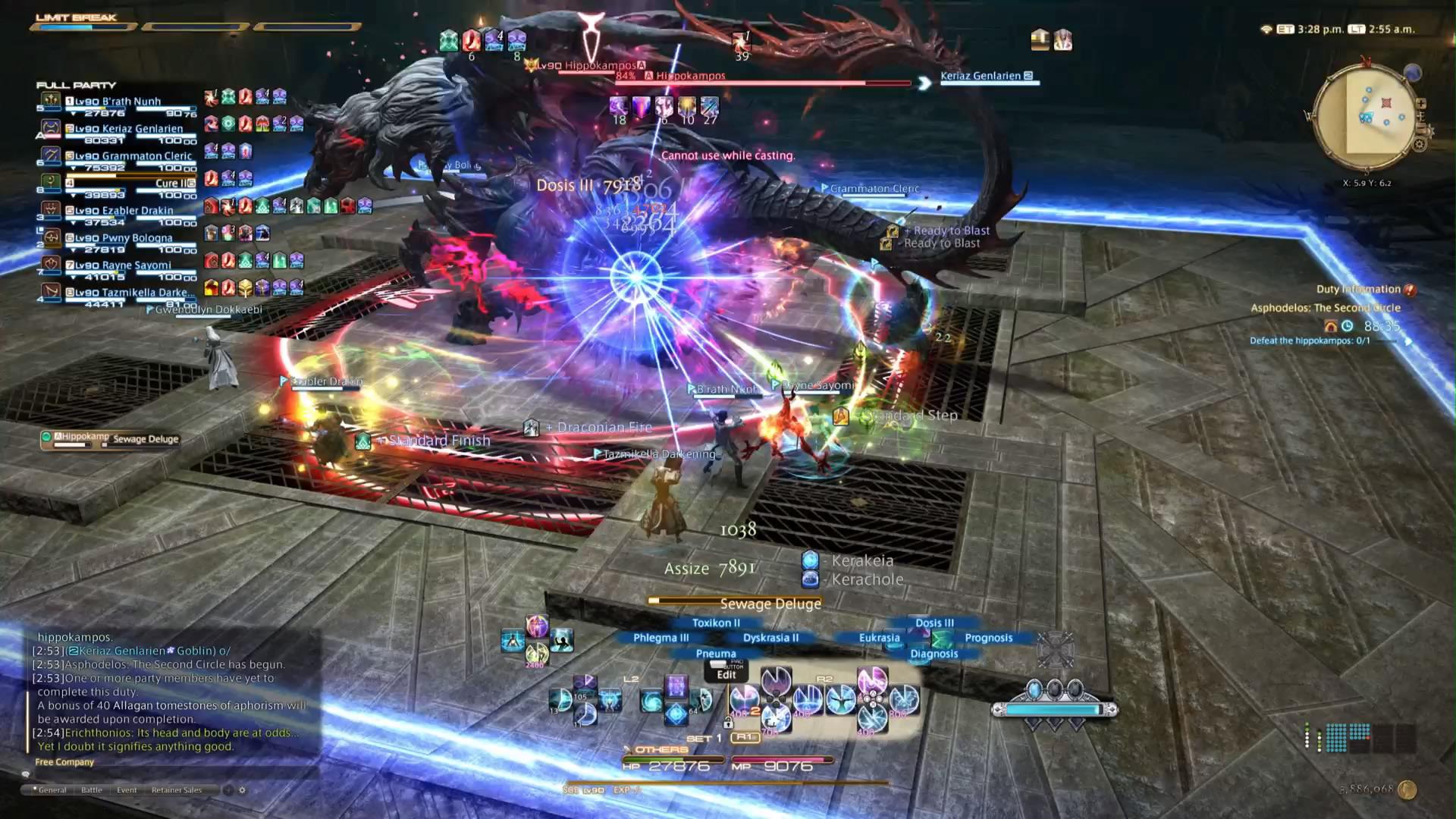Open chat log settings gear
The height and width of the screenshot is (819, 1456).
(x=243, y=790)
